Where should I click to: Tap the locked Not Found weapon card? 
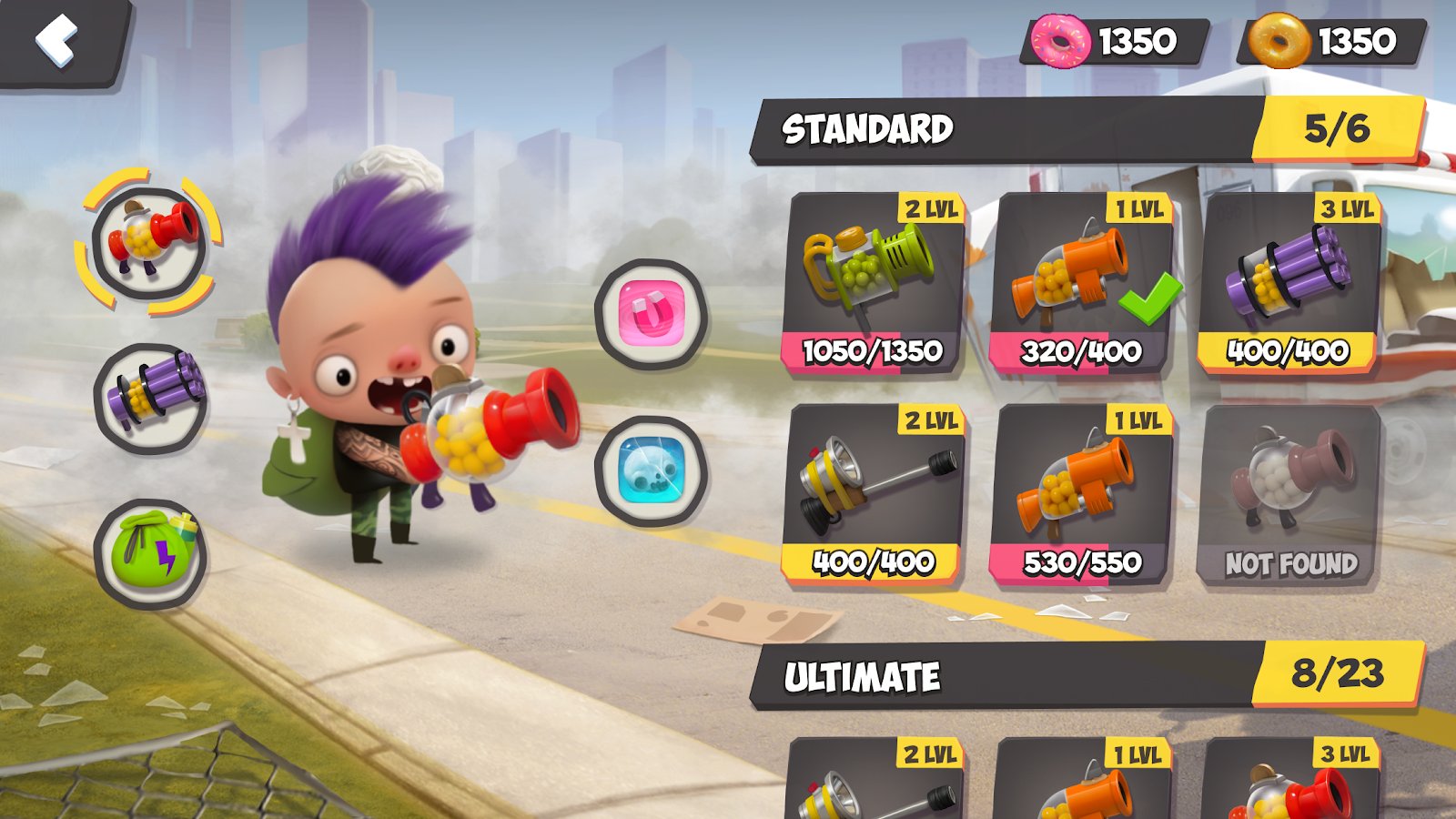click(x=1289, y=494)
